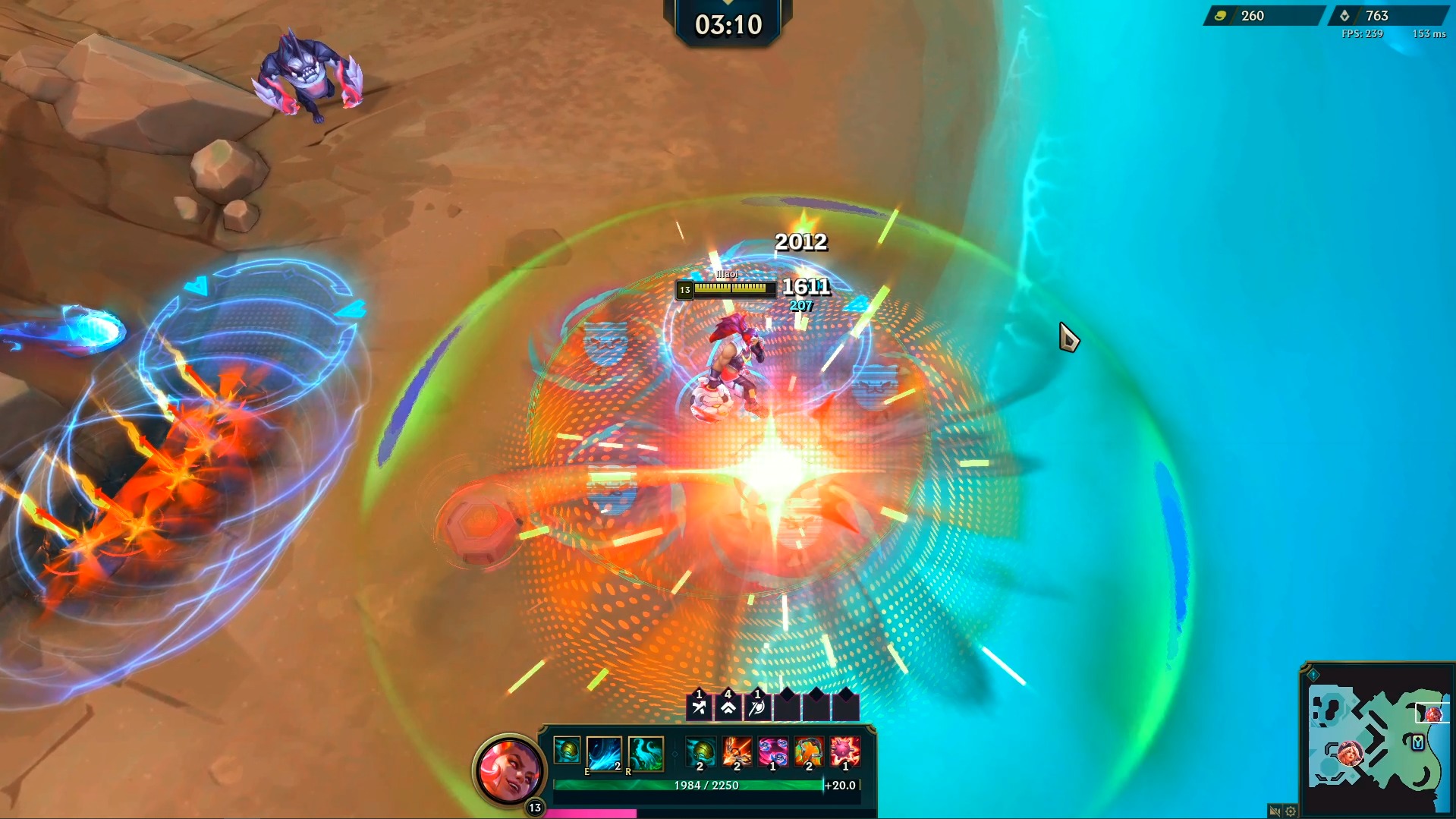Click the gold coin icon beside 260
The height and width of the screenshot is (819, 1456).
pyautogui.click(x=1221, y=15)
